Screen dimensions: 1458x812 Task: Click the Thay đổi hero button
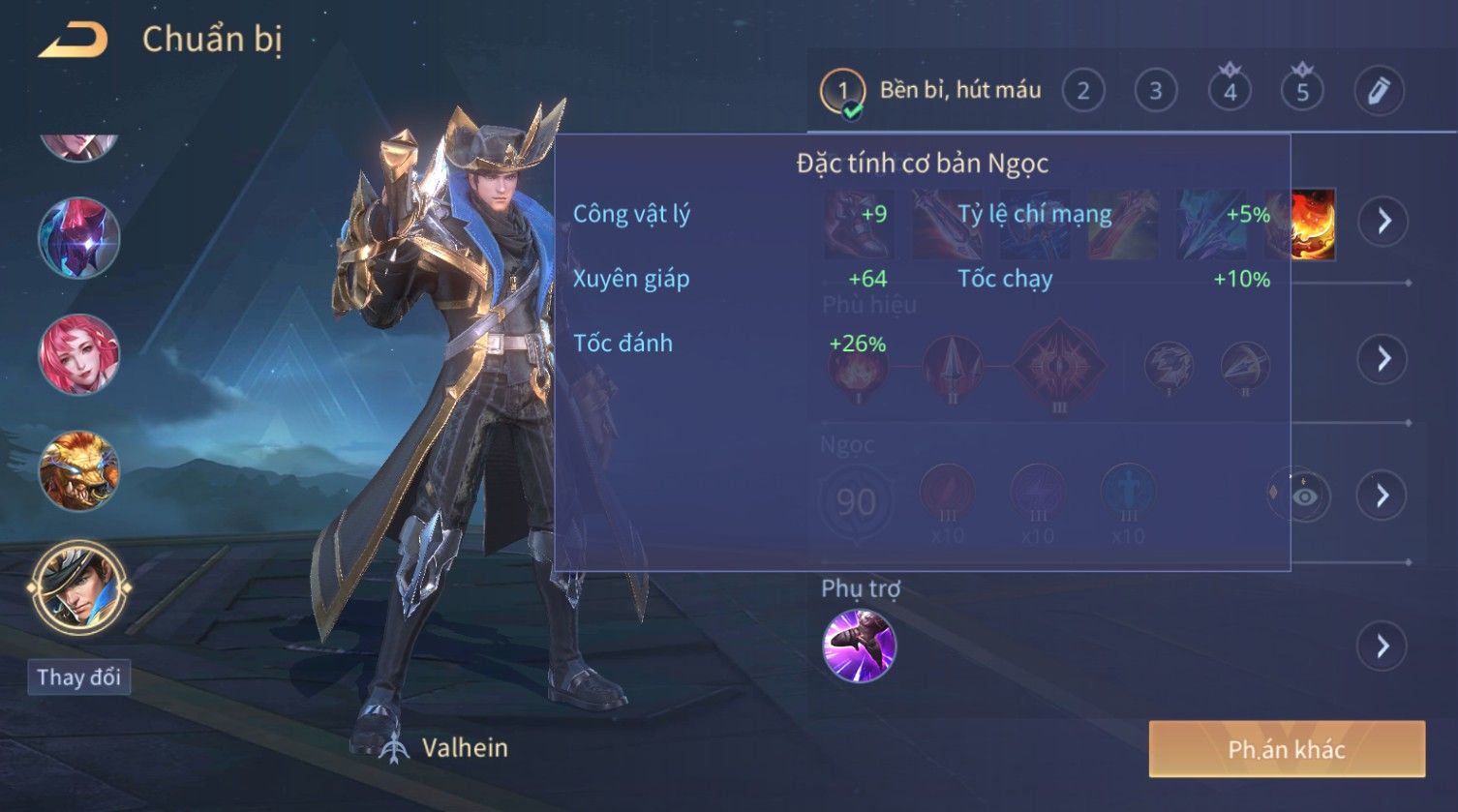point(78,677)
